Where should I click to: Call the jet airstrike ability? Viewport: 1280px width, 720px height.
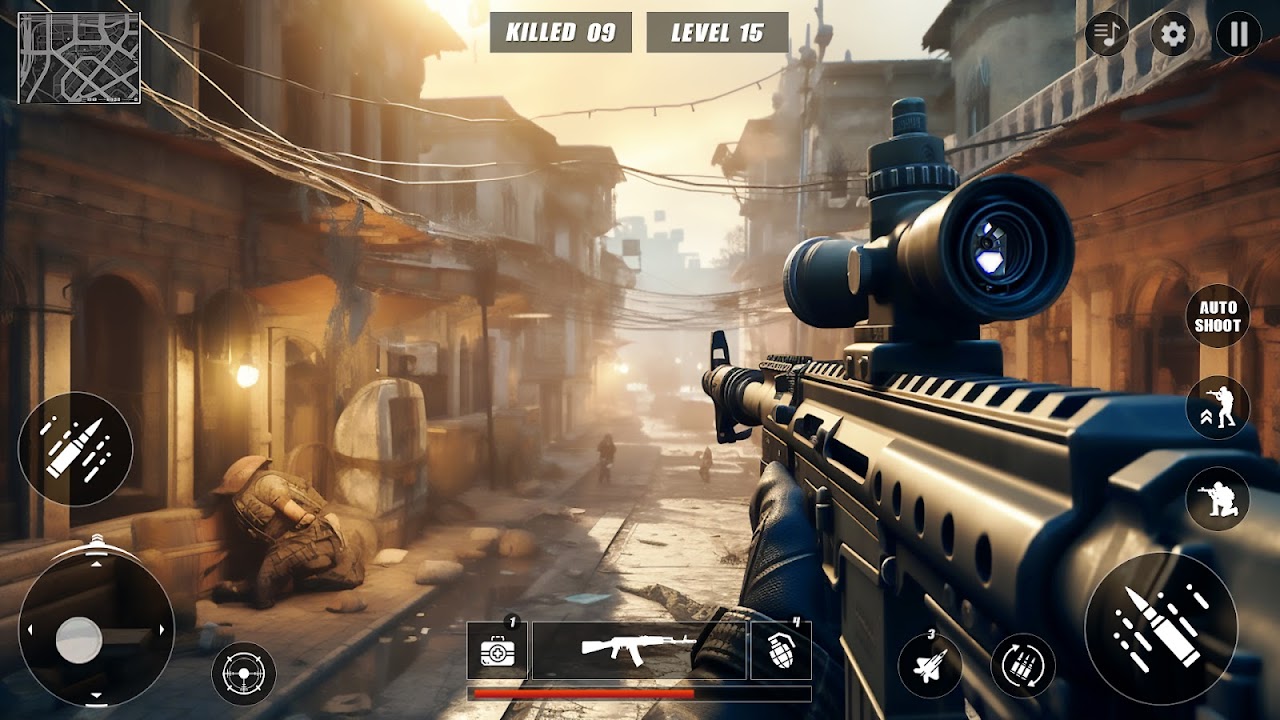click(930, 665)
